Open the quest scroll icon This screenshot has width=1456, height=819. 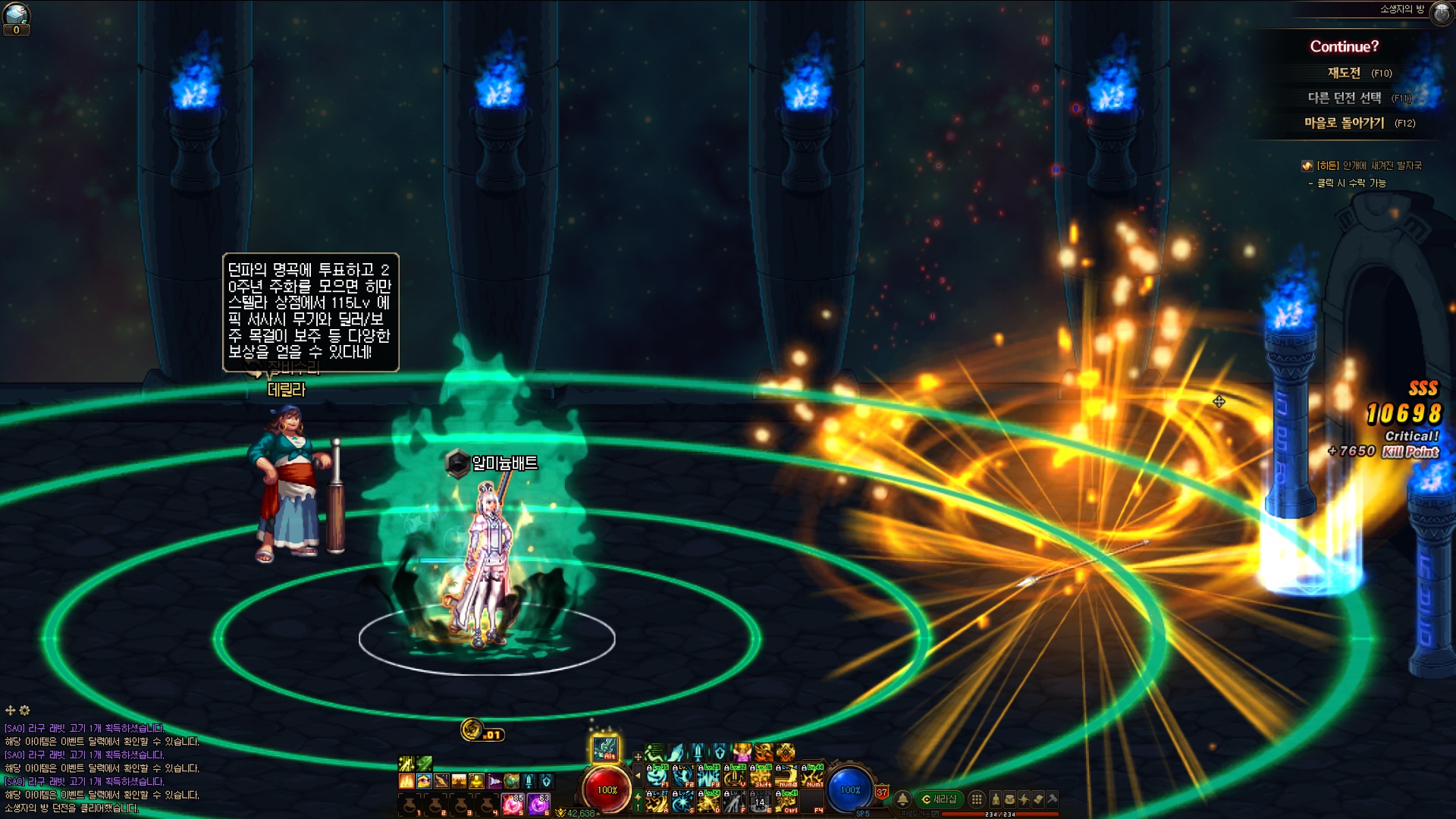coord(1038,799)
